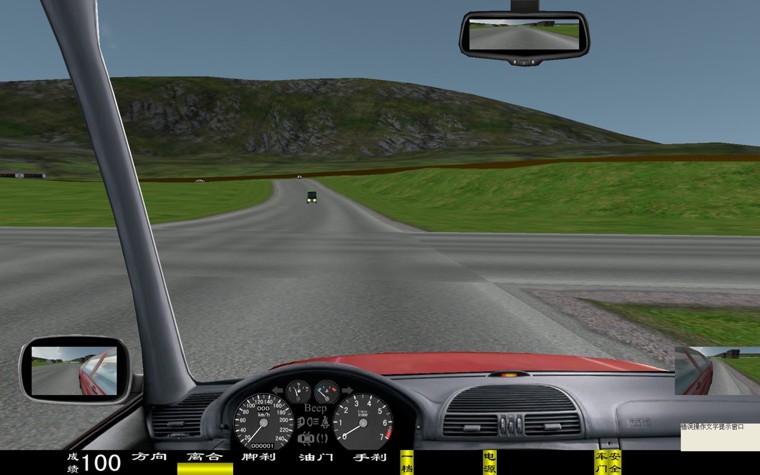
Task: Click the 脚刹 foot brake indicator
Action: [258, 458]
